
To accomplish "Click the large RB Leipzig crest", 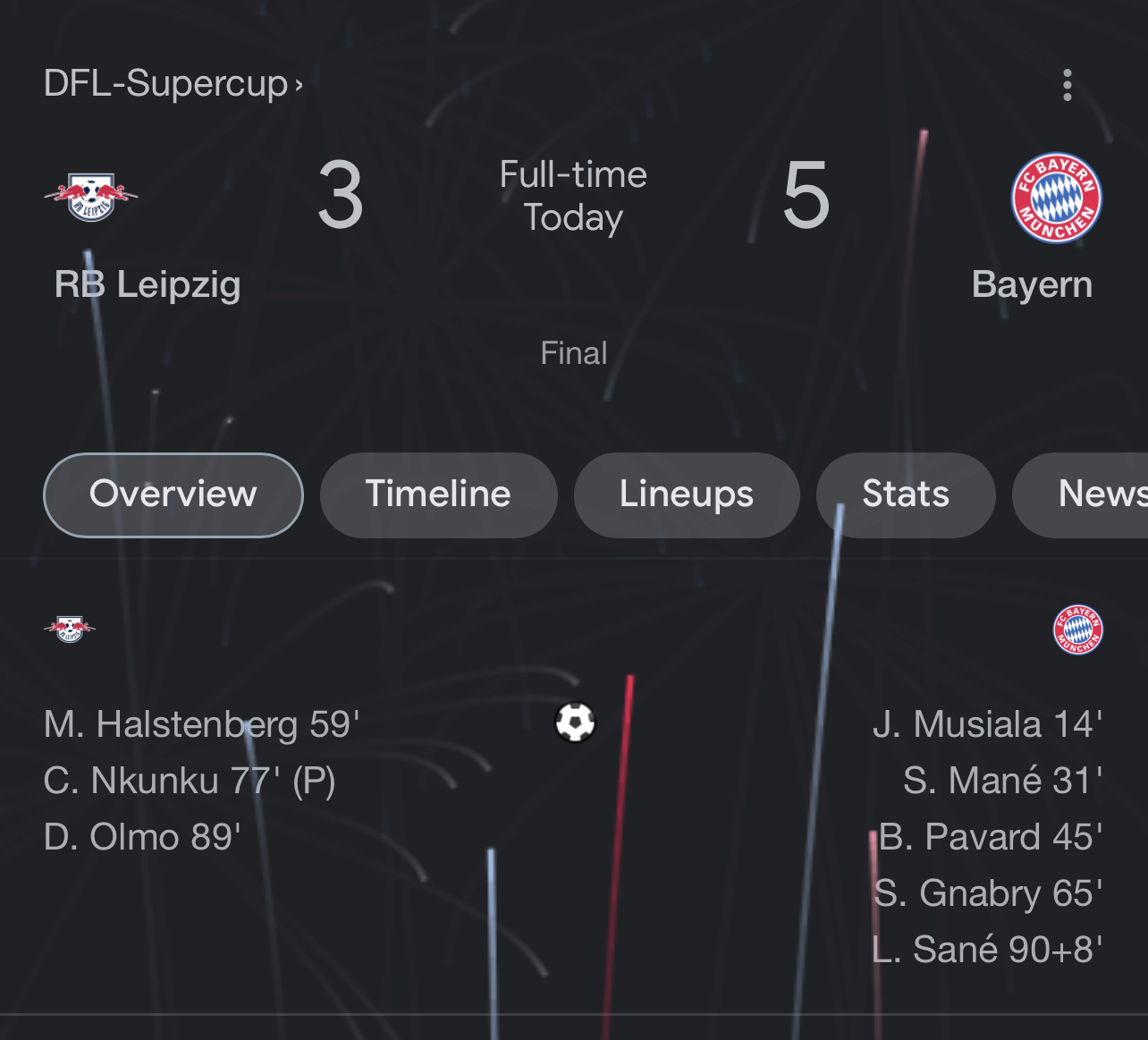I will tap(91, 197).
